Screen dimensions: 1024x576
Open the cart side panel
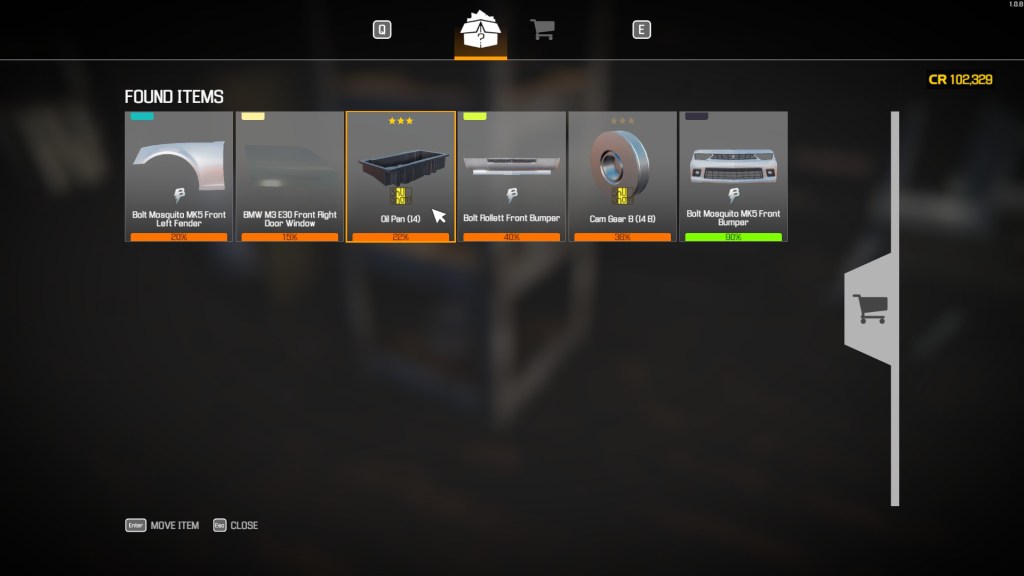[x=869, y=308]
